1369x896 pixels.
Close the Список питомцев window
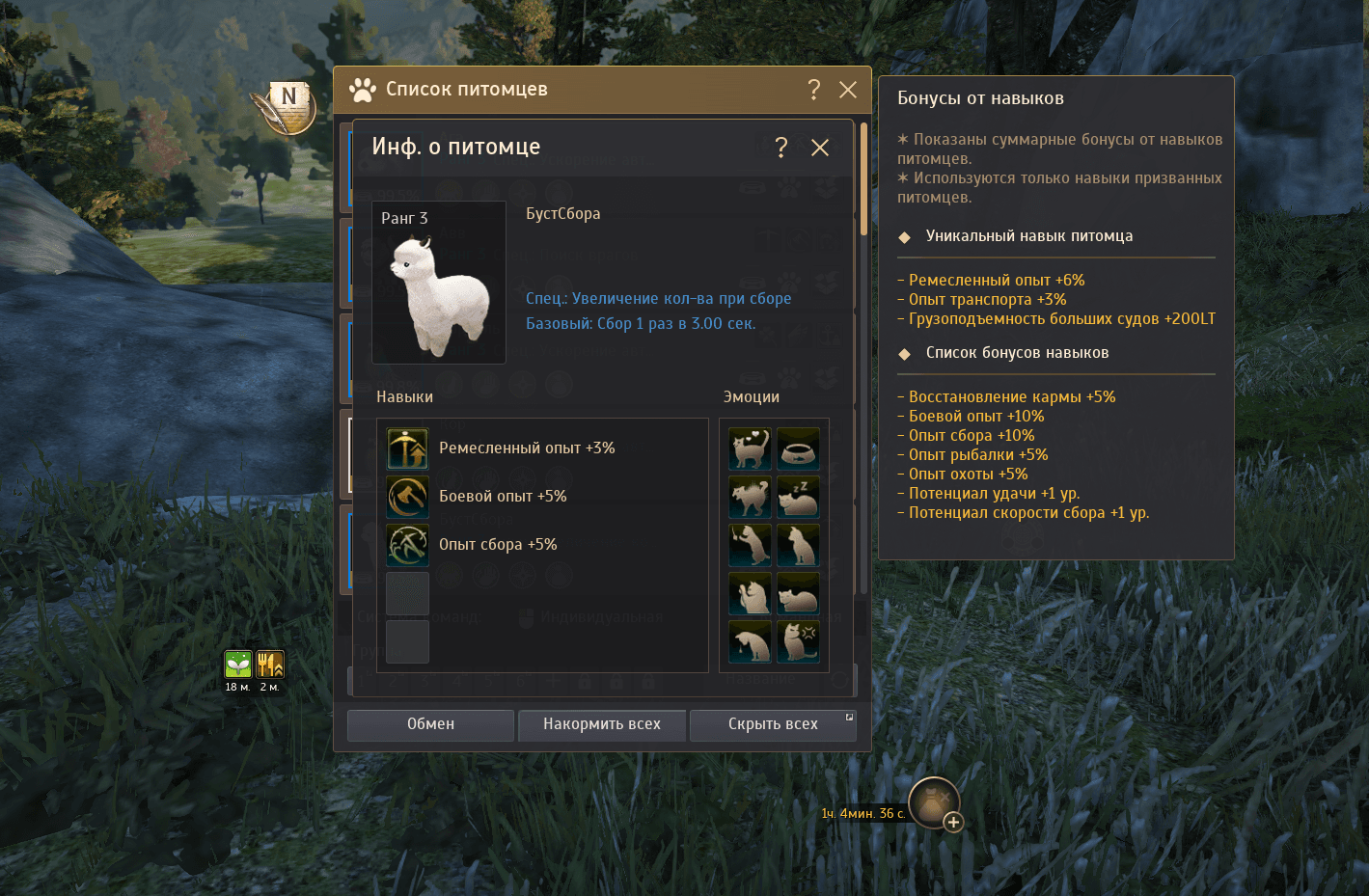(x=848, y=90)
